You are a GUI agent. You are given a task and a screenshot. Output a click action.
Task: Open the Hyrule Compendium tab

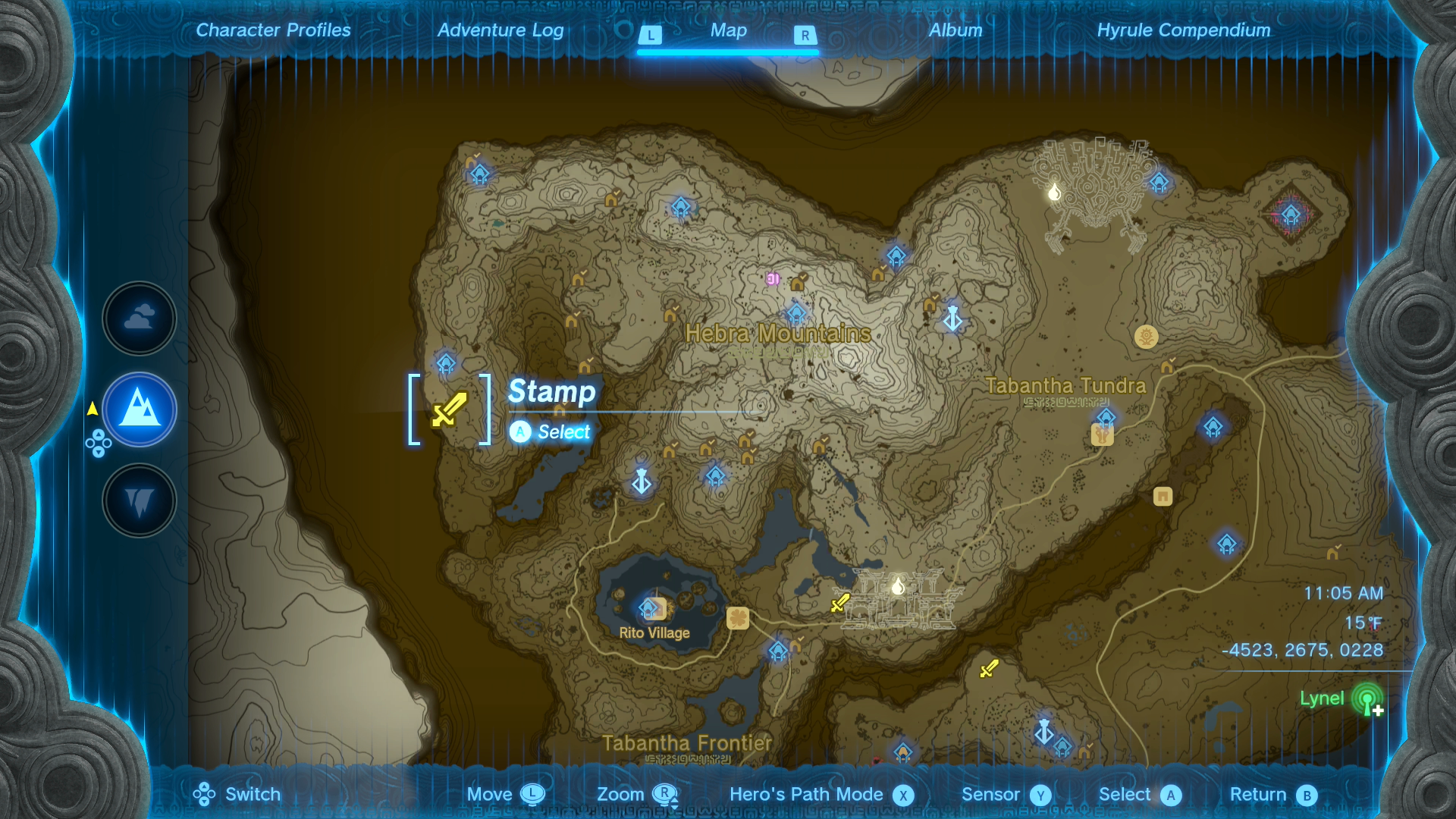[x=1183, y=30]
